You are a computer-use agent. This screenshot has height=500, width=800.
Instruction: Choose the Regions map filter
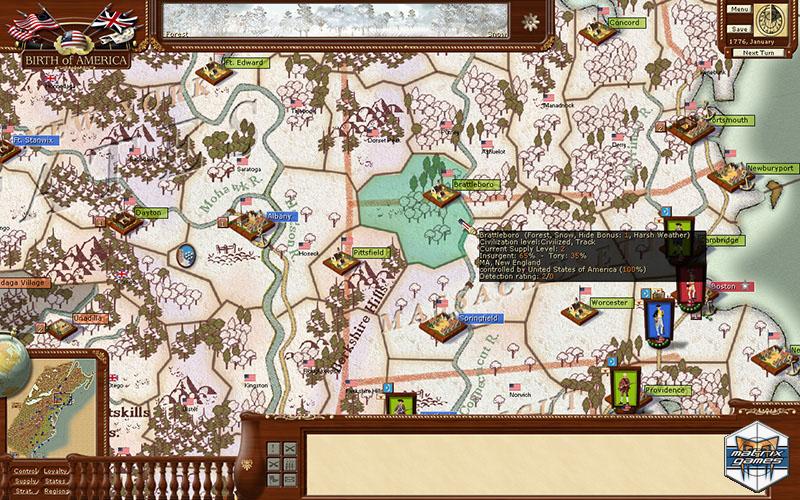(x=56, y=493)
